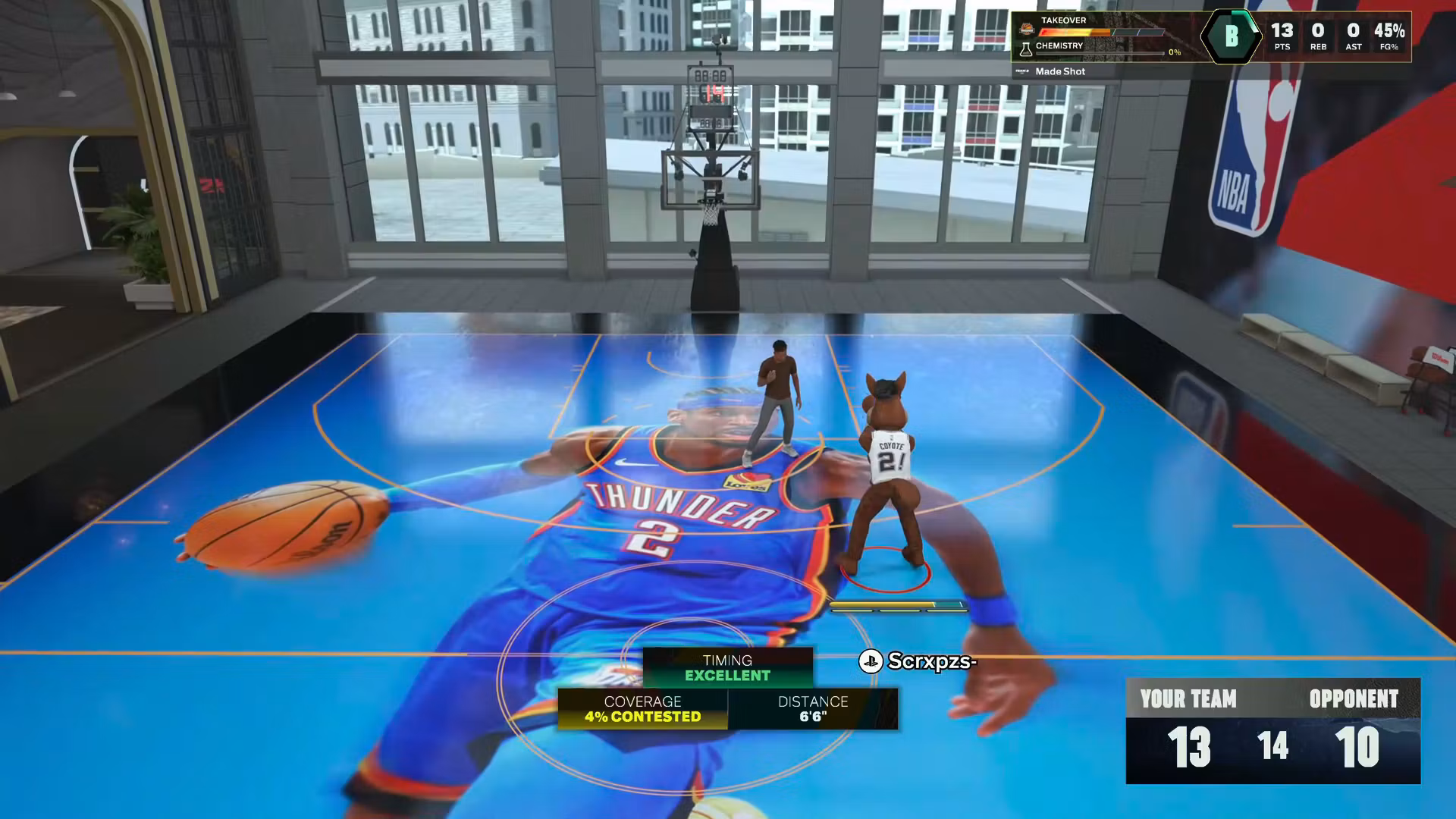Select the Team B icon next to Made Shot
Viewport: 1456px width, 819px height.
(x=1022, y=71)
